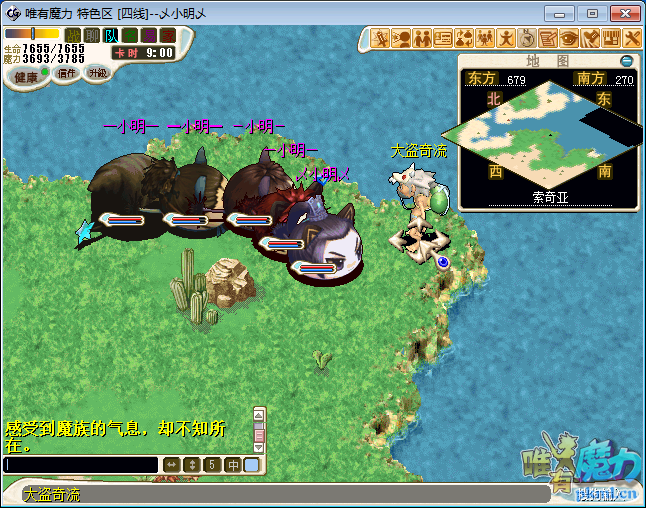Click the 升級 level-up button
646x508 pixels.
[x=97, y=73]
